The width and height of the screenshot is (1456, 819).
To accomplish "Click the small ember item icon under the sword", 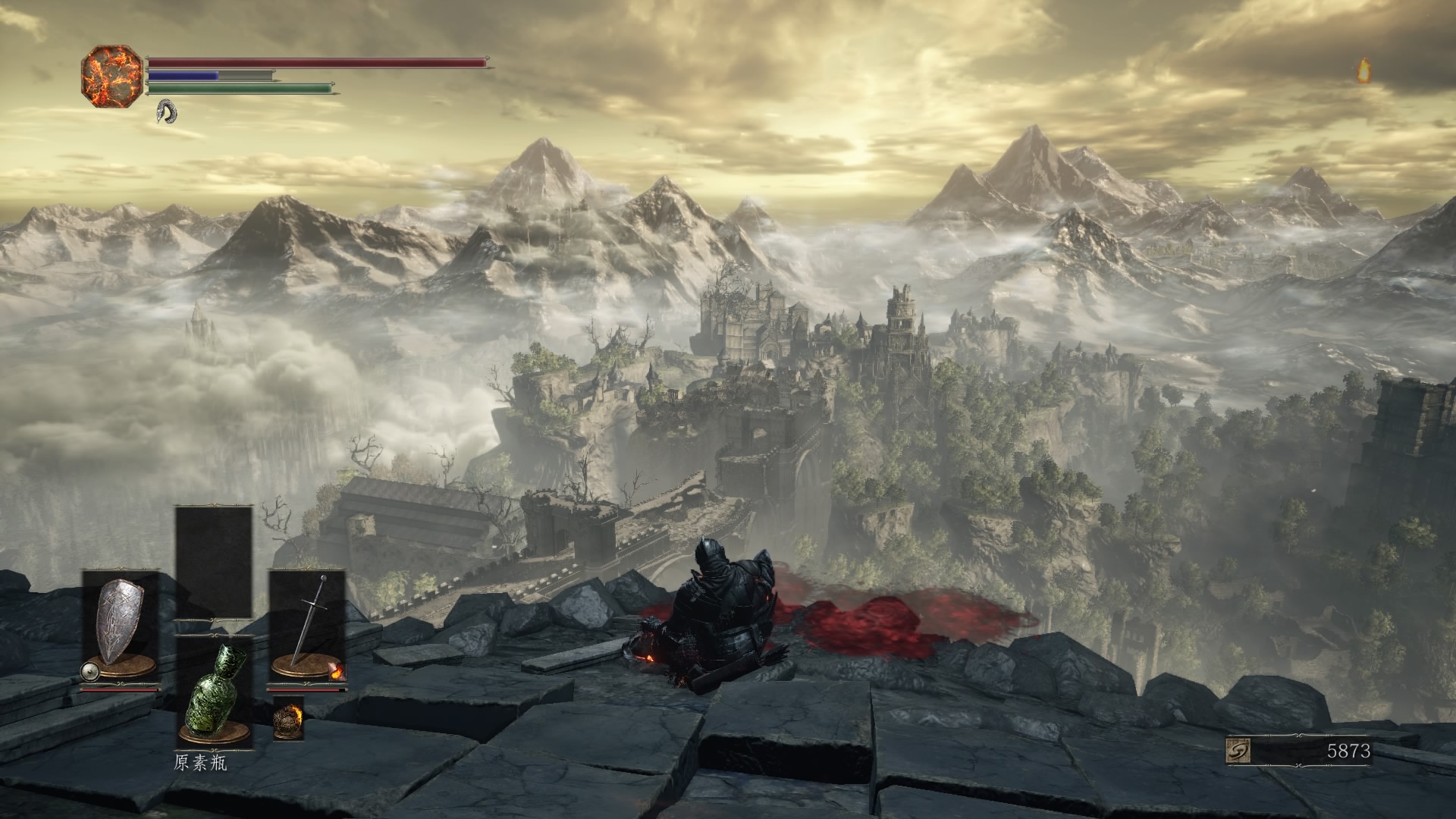I will pos(288,717).
